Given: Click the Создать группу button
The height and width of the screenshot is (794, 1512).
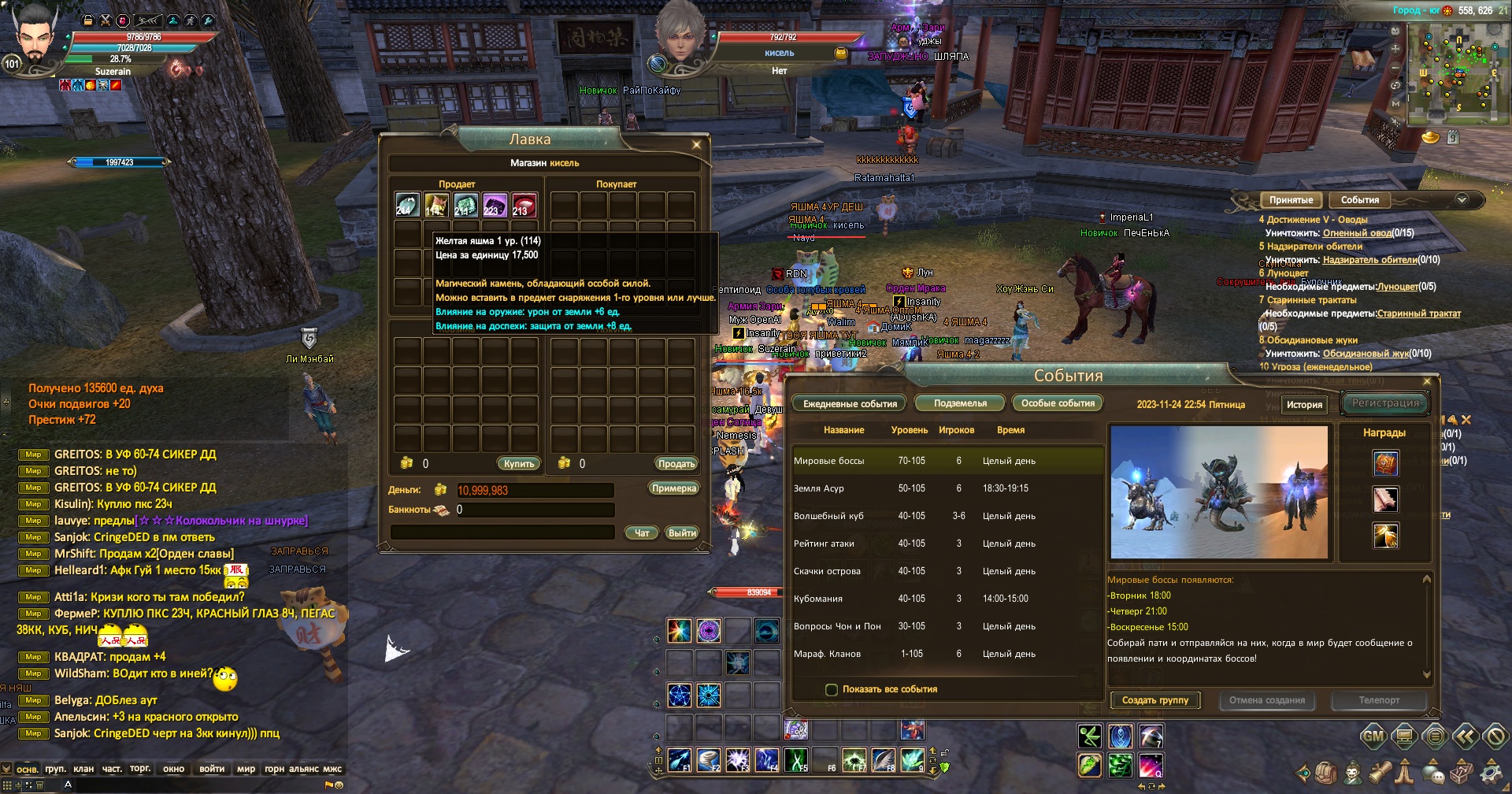Looking at the screenshot, I should pyautogui.click(x=1154, y=700).
